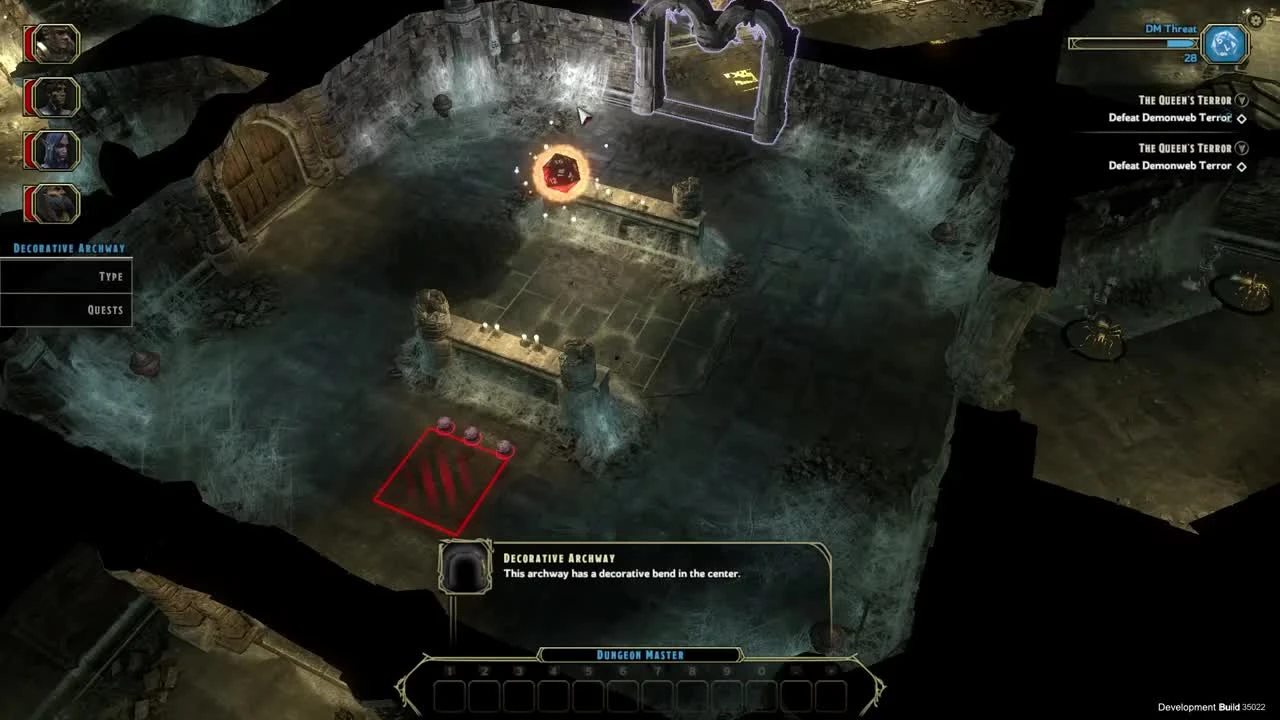This screenshot has width=1280, height=720.
Task: Collapse the second Queen's Terror quest entry
Action: coord(1242,147)
